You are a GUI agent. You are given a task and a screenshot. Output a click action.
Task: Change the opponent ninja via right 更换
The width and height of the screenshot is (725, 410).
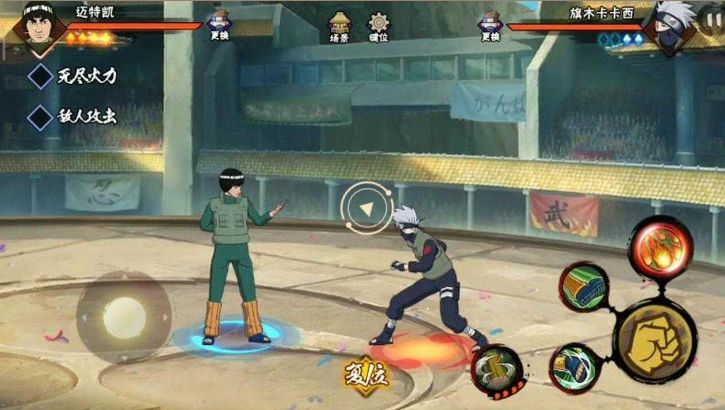490,25
